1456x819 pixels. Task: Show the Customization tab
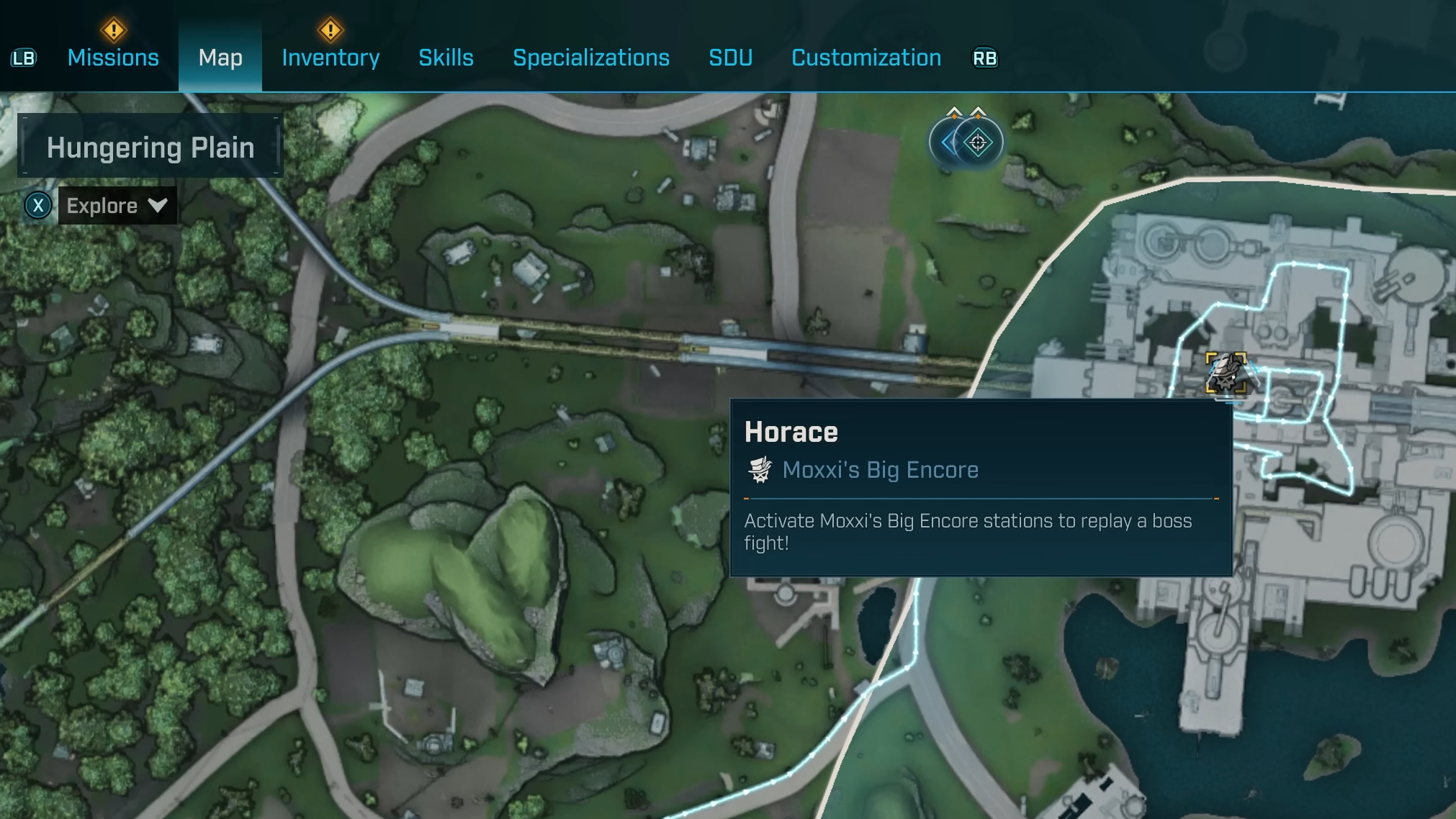[x=866, y=58]
